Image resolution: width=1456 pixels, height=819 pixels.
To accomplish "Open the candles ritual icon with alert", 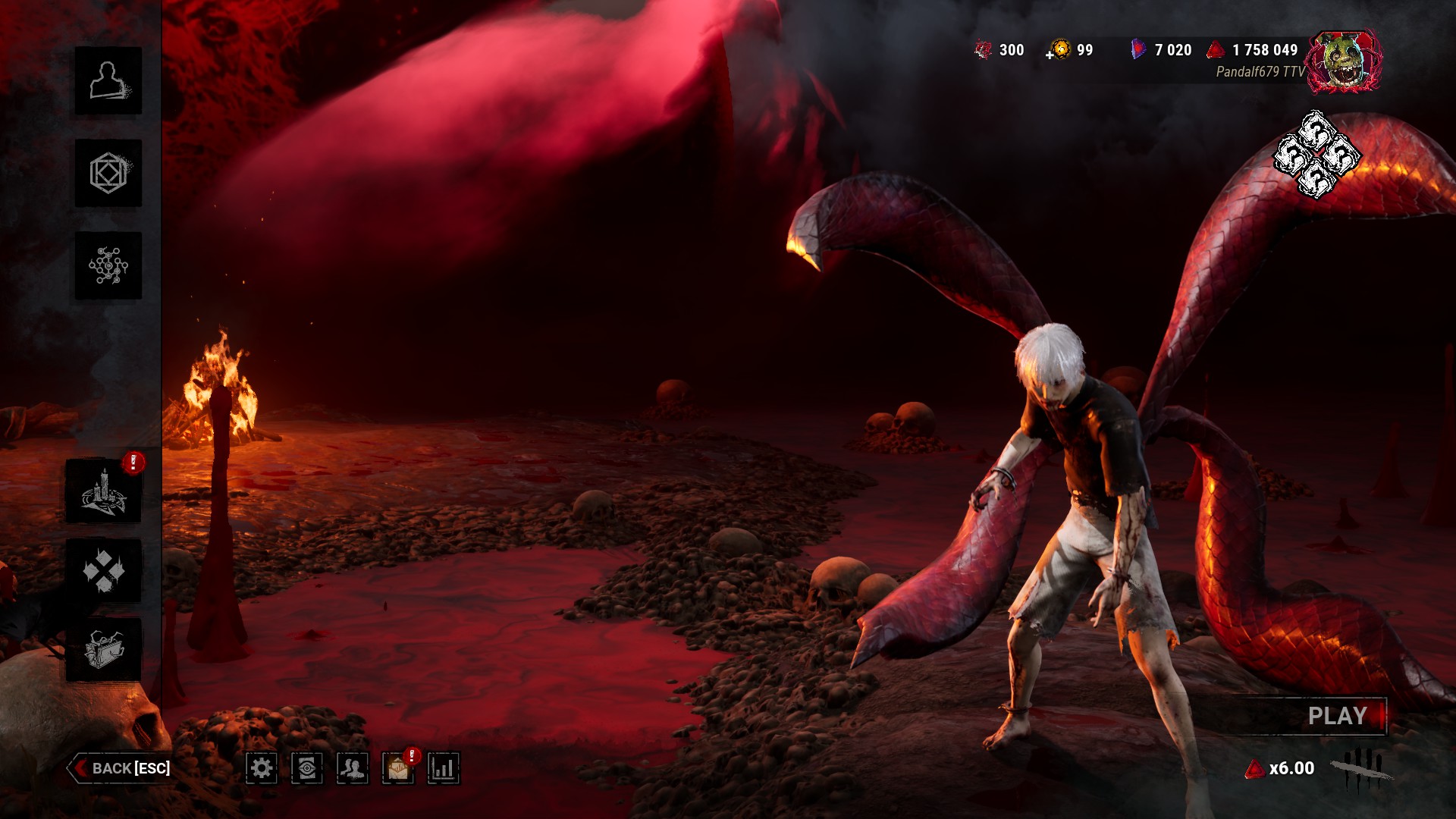I will pyautogui.click(x=104, y=491).
